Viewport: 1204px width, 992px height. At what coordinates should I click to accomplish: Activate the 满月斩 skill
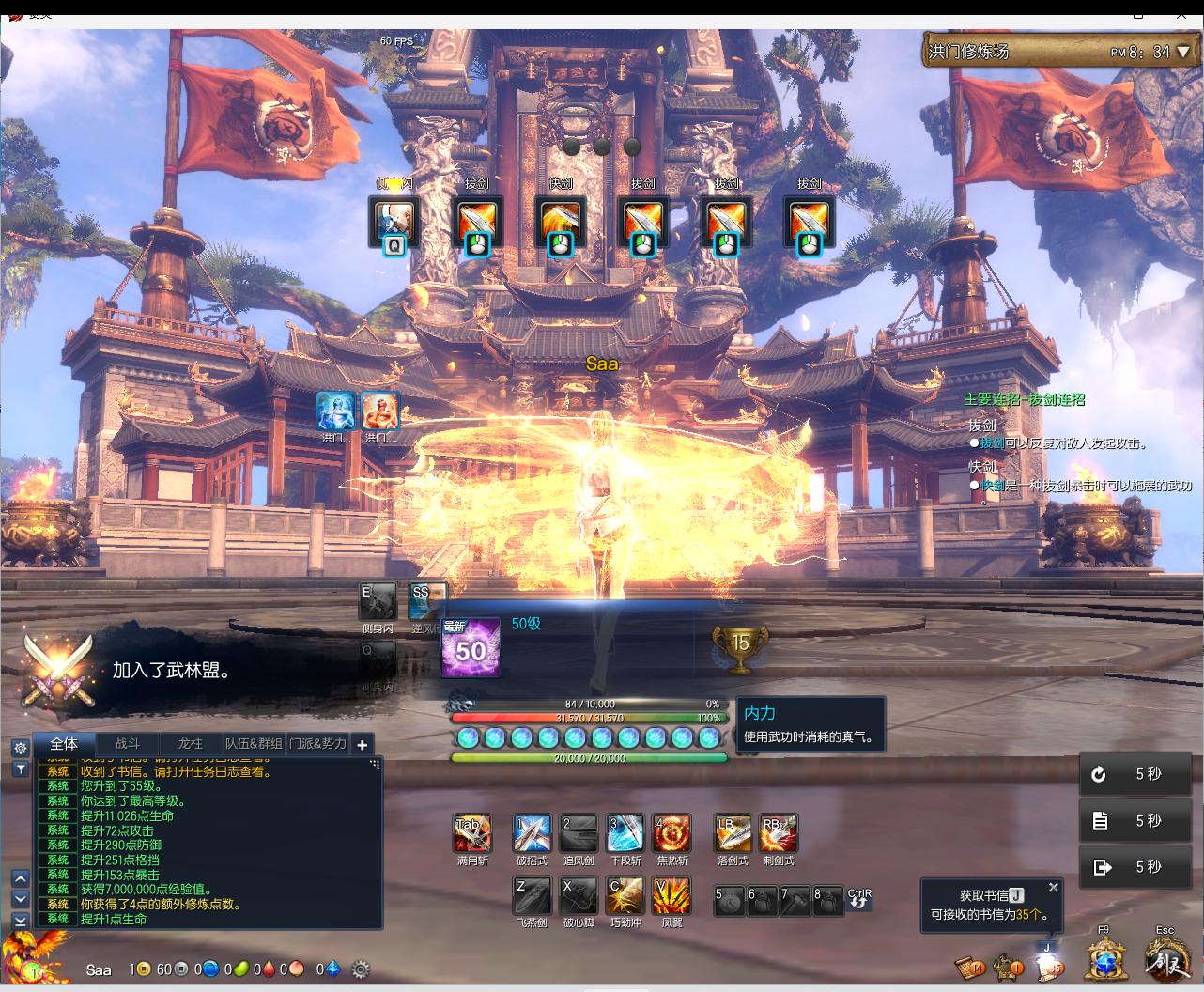[x=471, y=833]
